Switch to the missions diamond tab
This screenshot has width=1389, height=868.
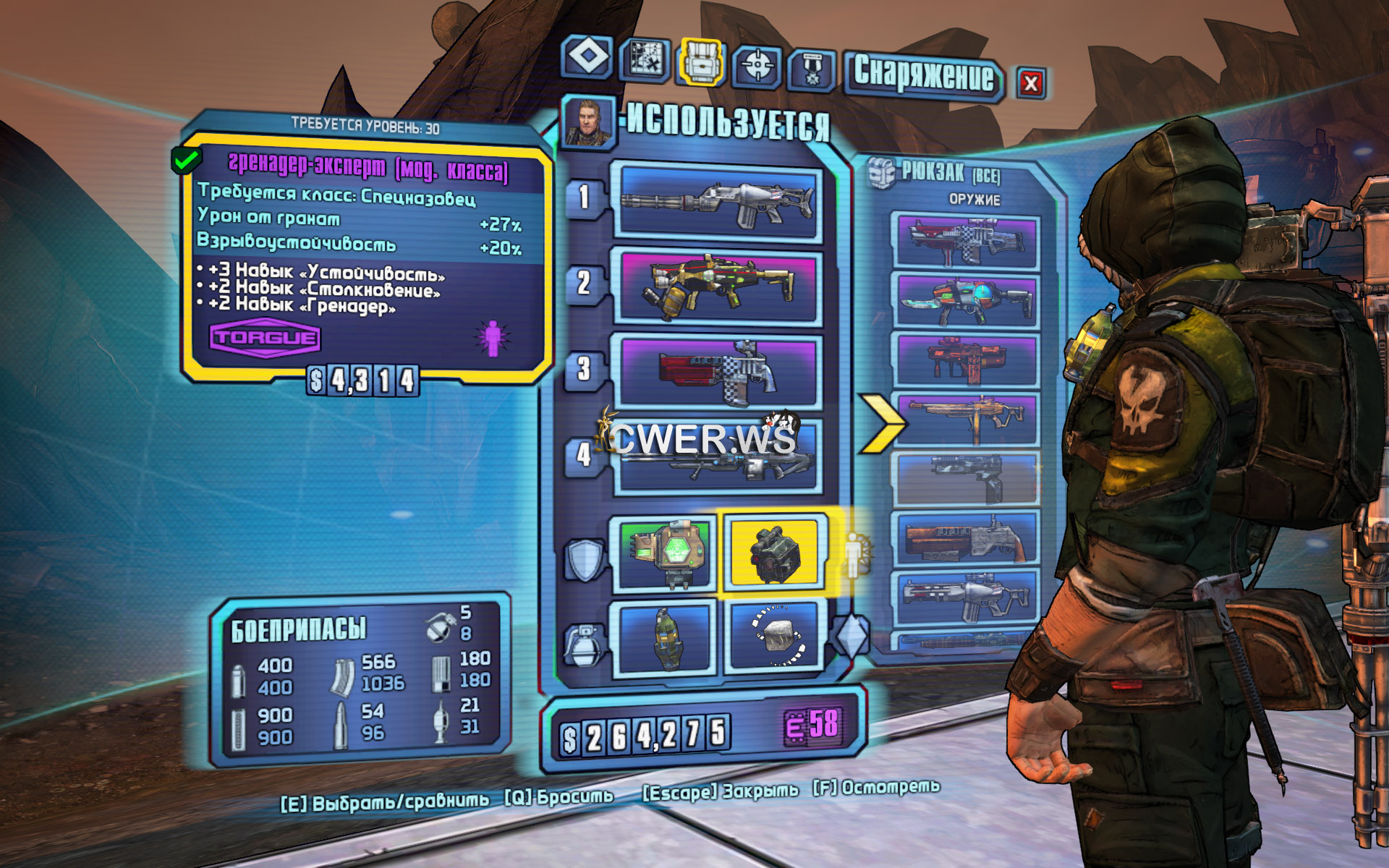[x=587, y=56]
